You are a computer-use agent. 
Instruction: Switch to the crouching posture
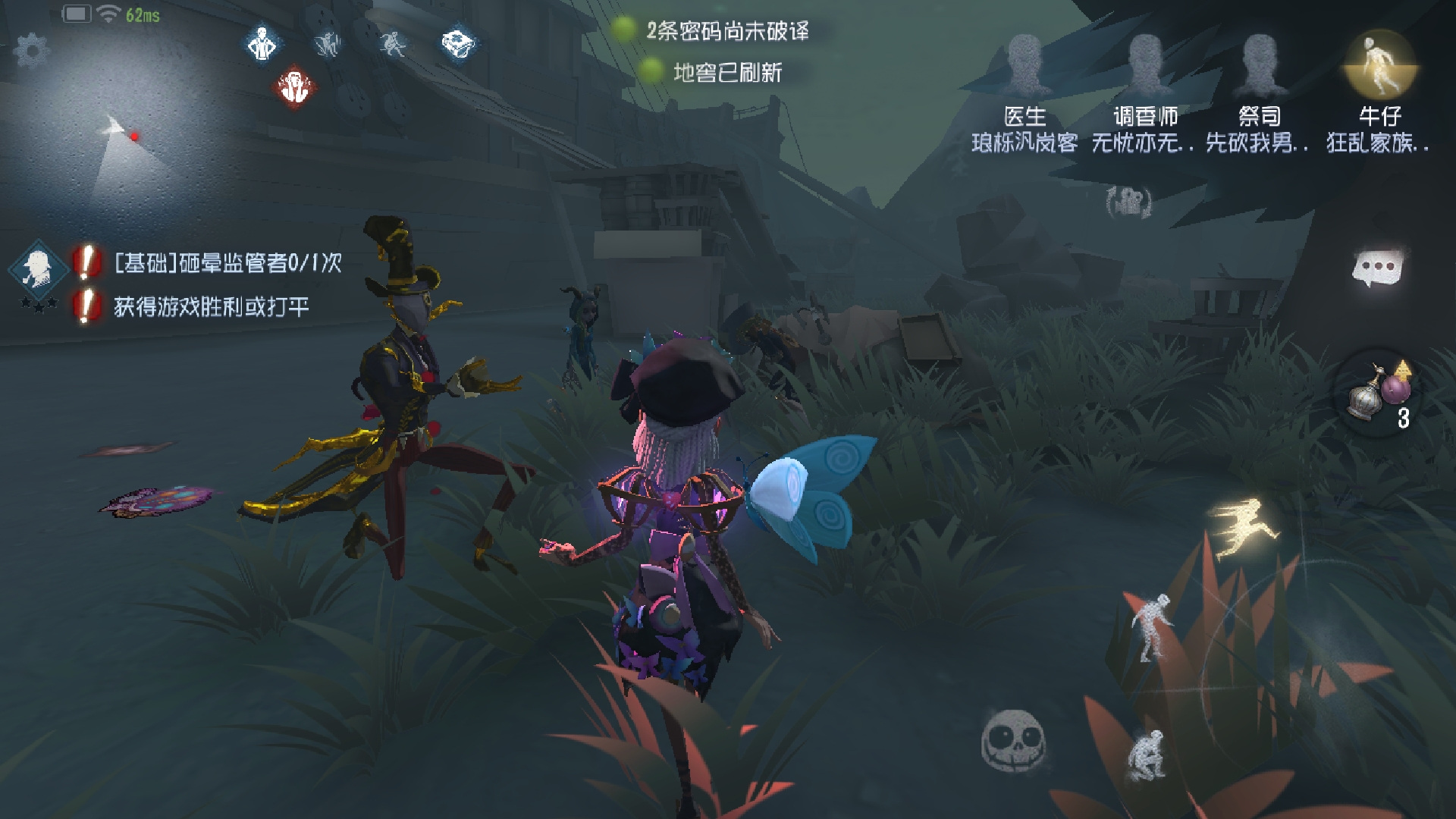[x=1147, y=755]
